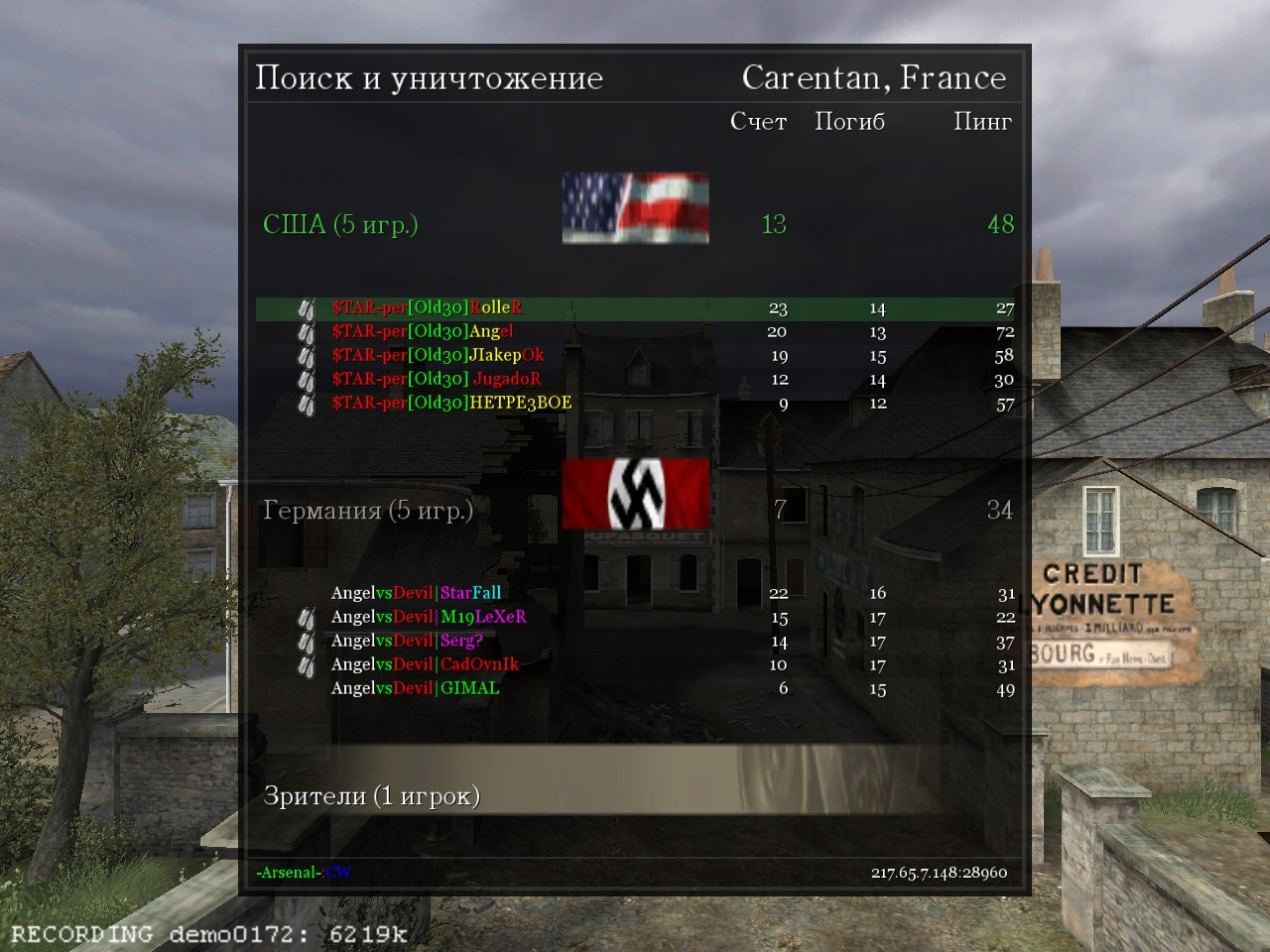The height and width of the screenshot is (952, 1270).
Task: Select the Зрители spectators row
Action: click(x=371, y=795)
